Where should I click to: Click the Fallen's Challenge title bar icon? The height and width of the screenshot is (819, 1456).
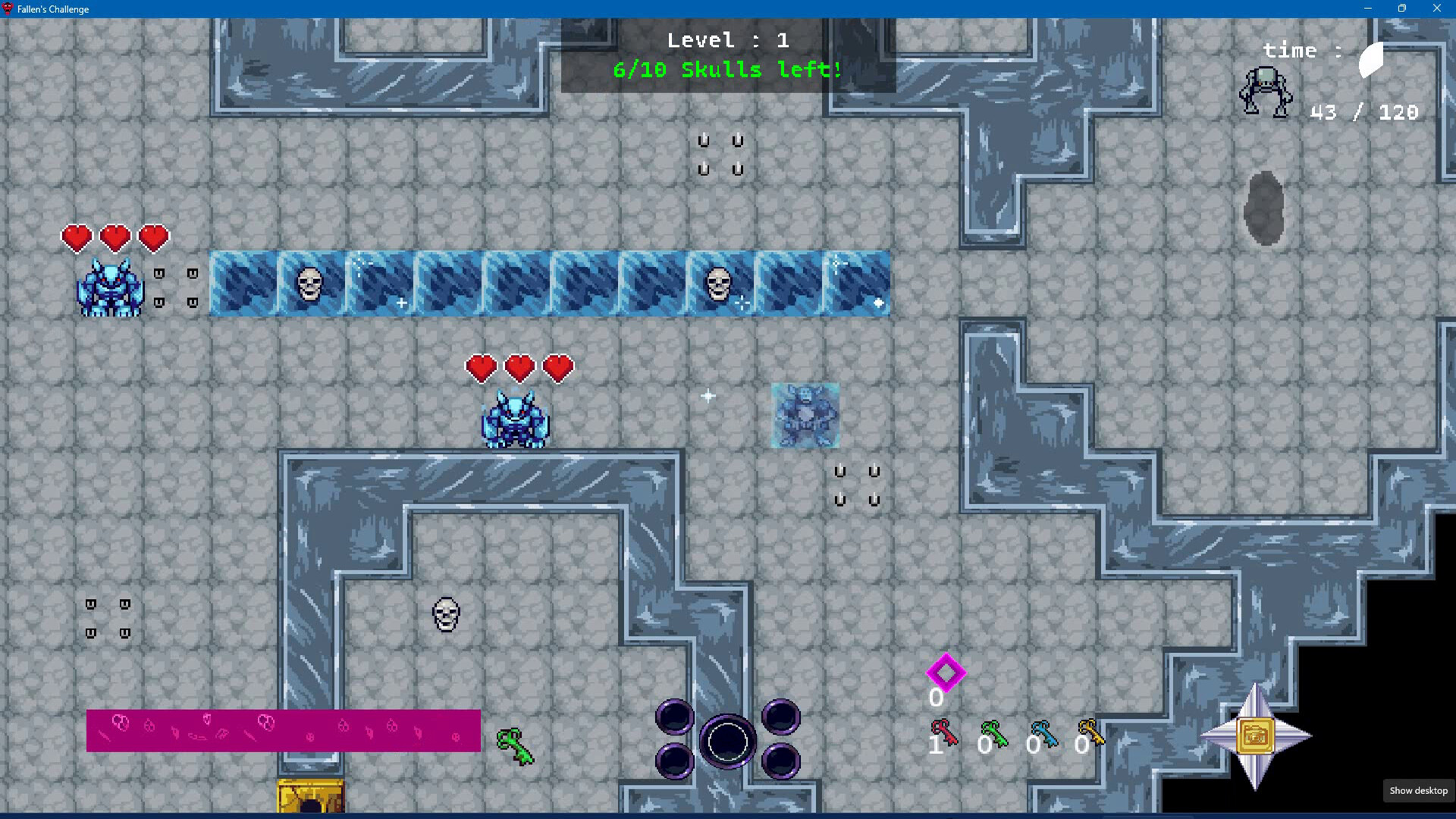coord(8,9)
